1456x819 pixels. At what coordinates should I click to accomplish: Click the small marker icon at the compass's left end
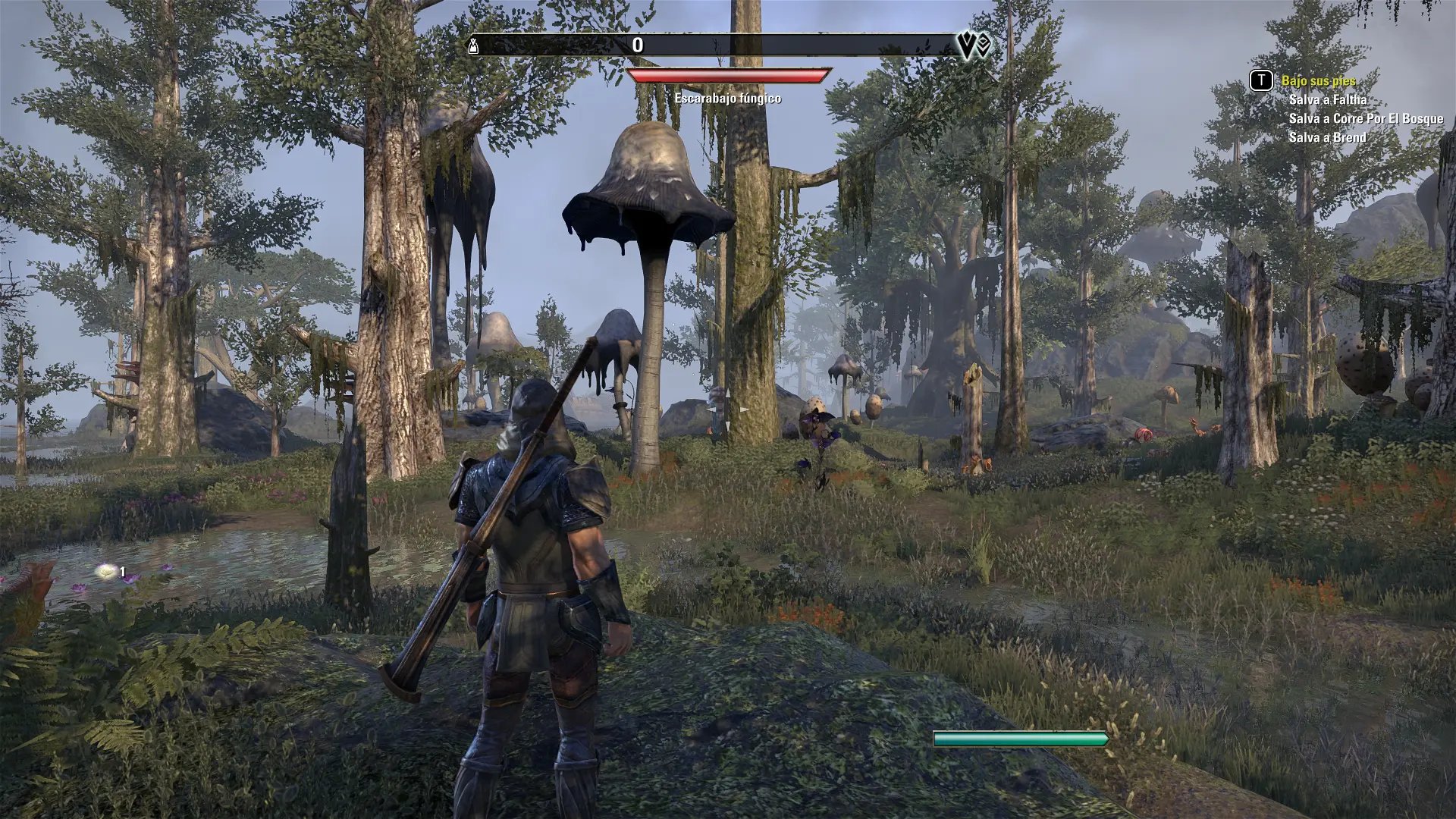coord(474,45)
